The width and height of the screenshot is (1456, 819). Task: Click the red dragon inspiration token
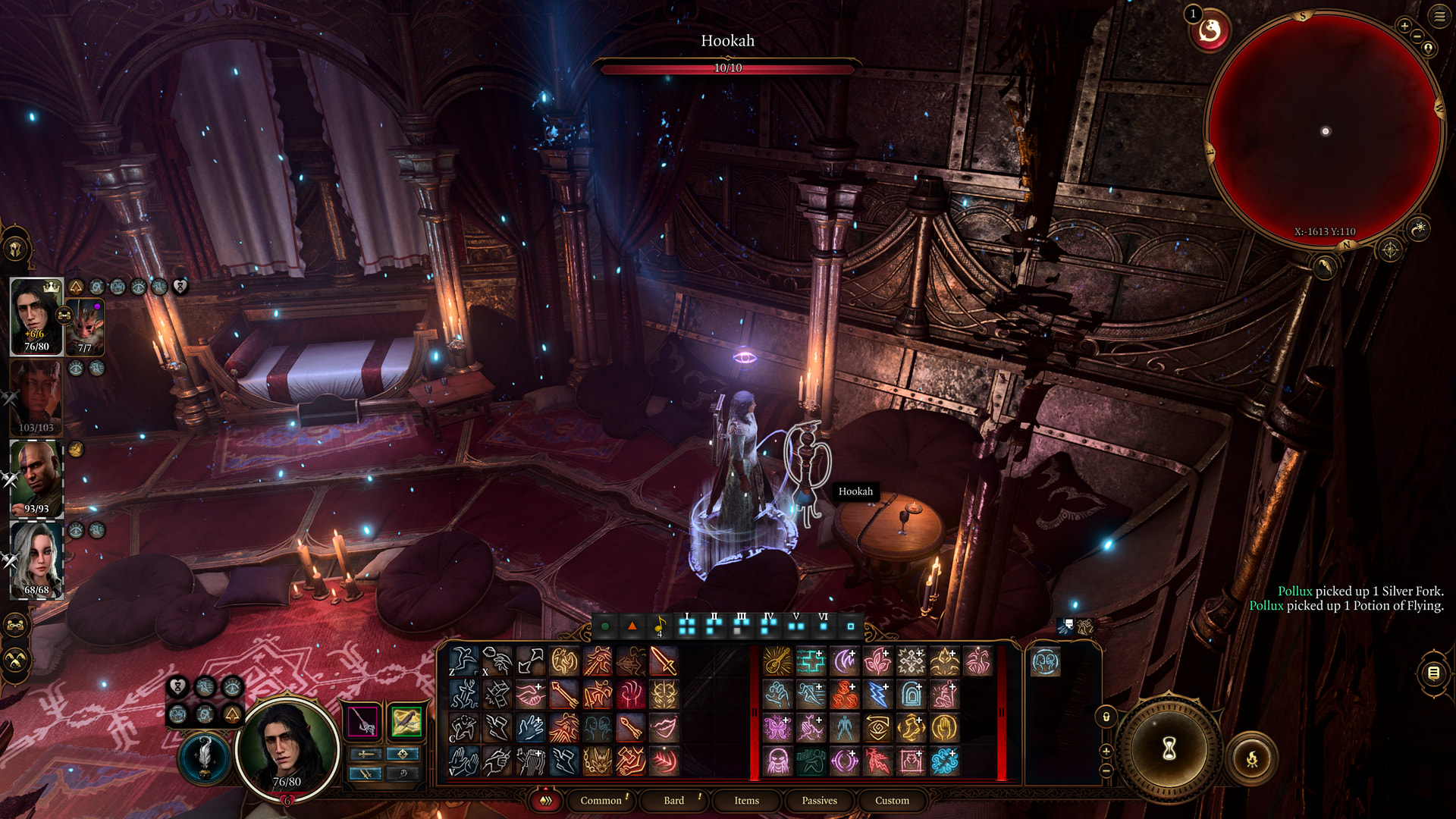pos(1210,31)
